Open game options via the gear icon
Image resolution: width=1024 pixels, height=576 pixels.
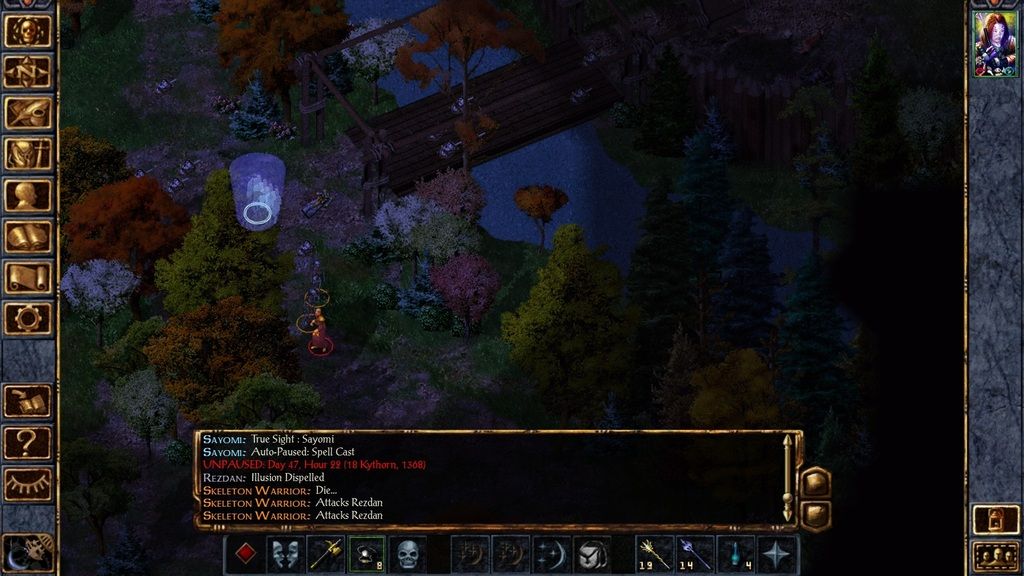click(x=28, y=318)
